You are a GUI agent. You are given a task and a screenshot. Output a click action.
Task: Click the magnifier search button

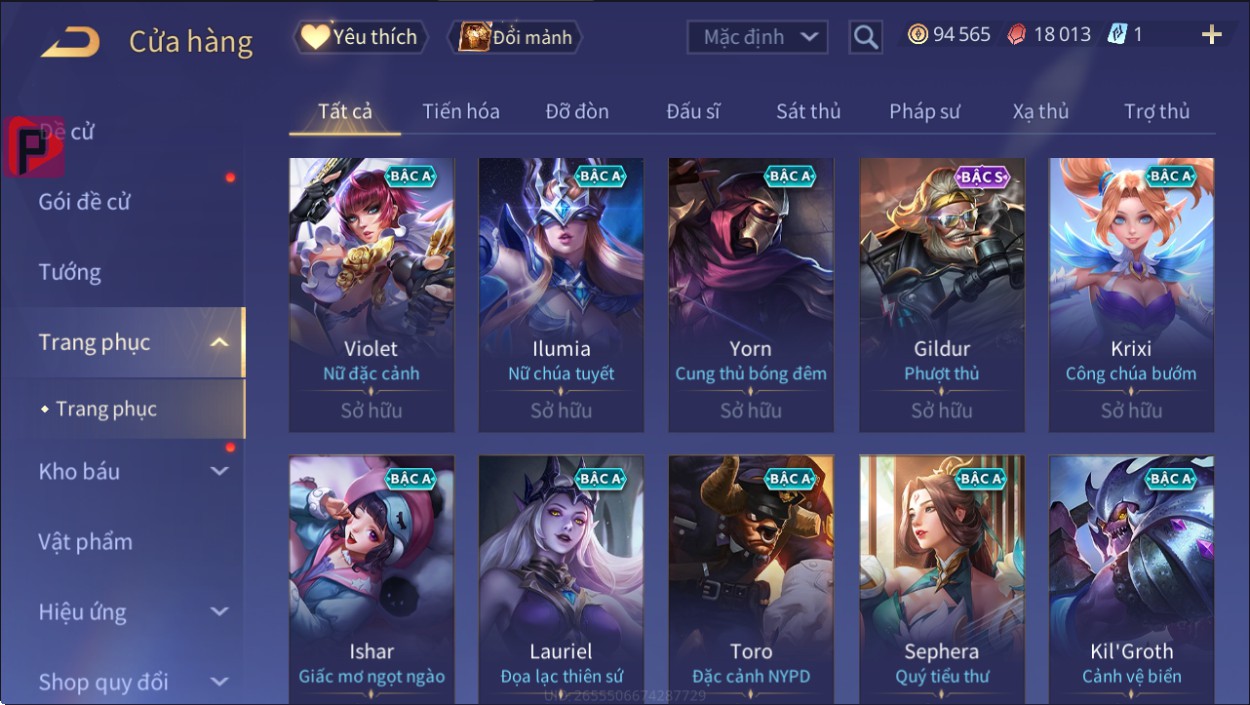point(866,38)
